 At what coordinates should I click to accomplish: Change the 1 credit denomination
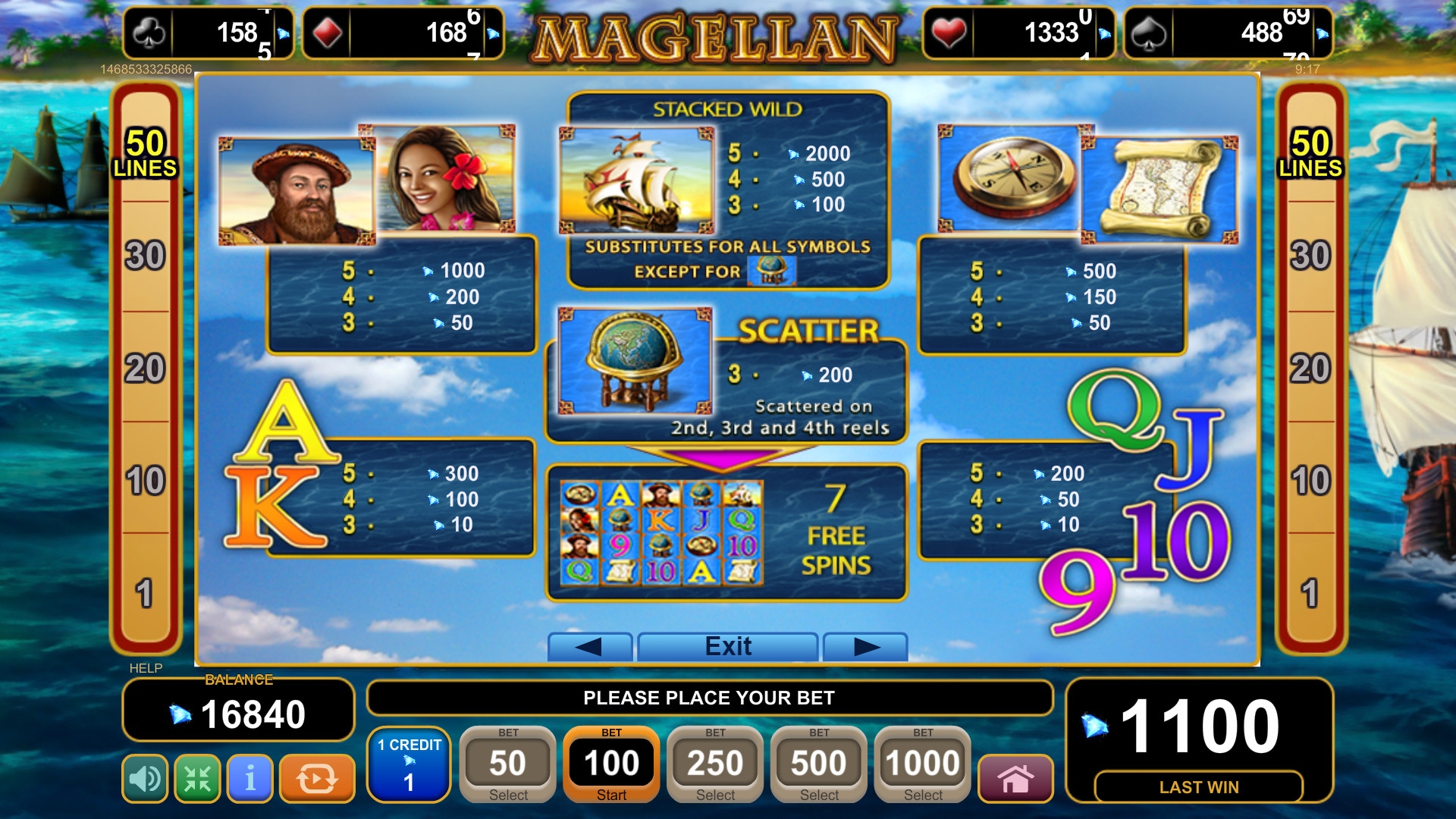pyautogui.click(x=409, y=764)
